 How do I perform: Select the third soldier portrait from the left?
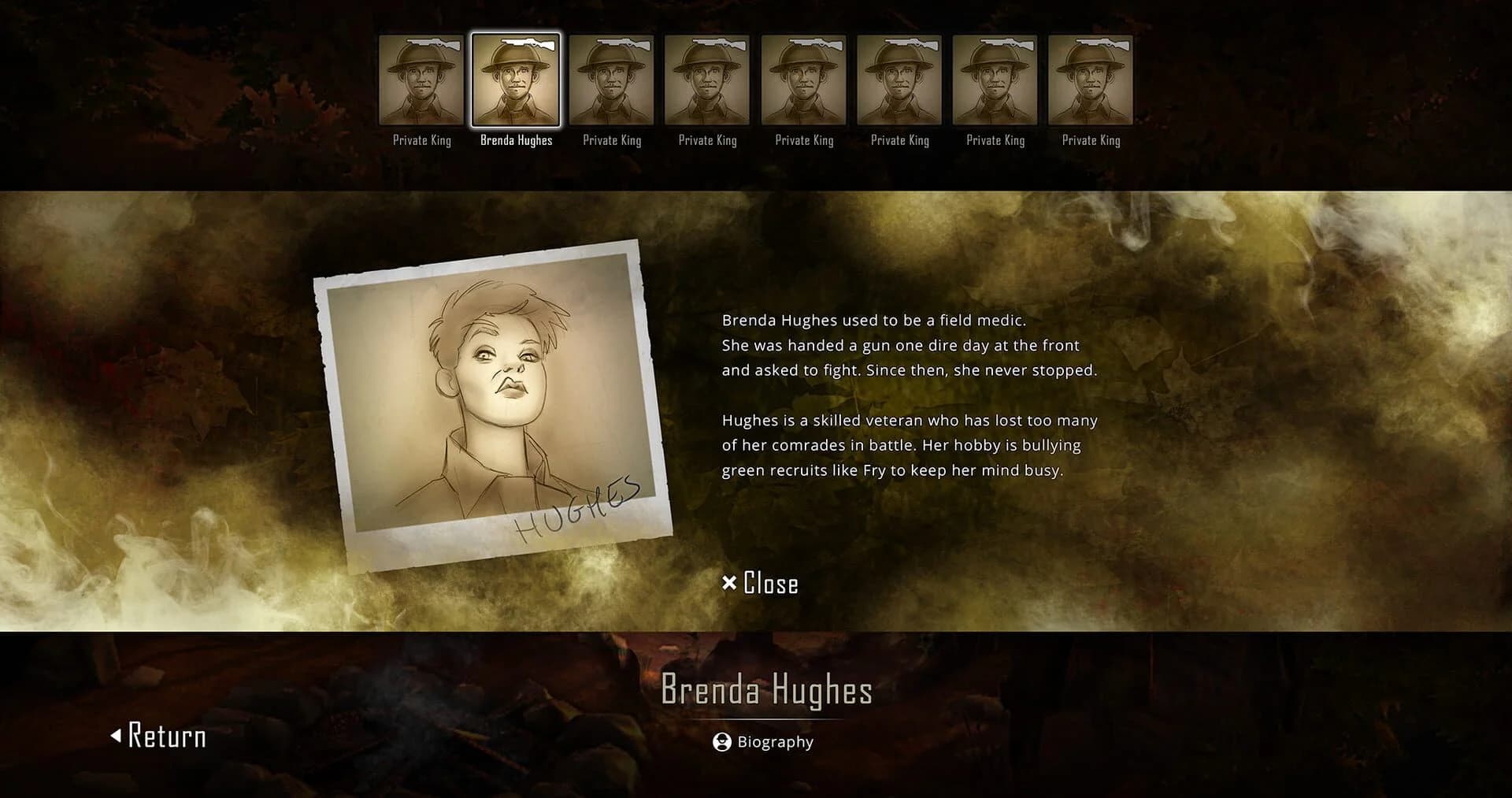pyautogui.click(x=612, y=79)
